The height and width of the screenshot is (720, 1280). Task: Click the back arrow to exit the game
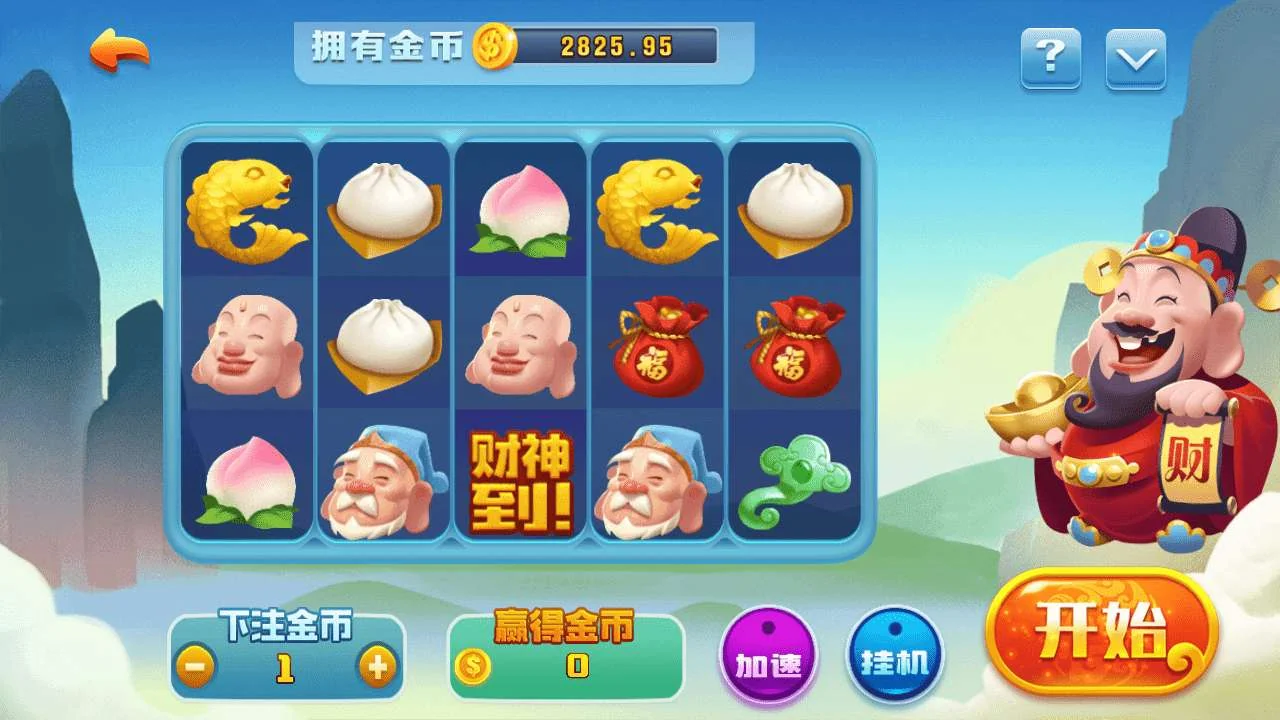(117, 46)
